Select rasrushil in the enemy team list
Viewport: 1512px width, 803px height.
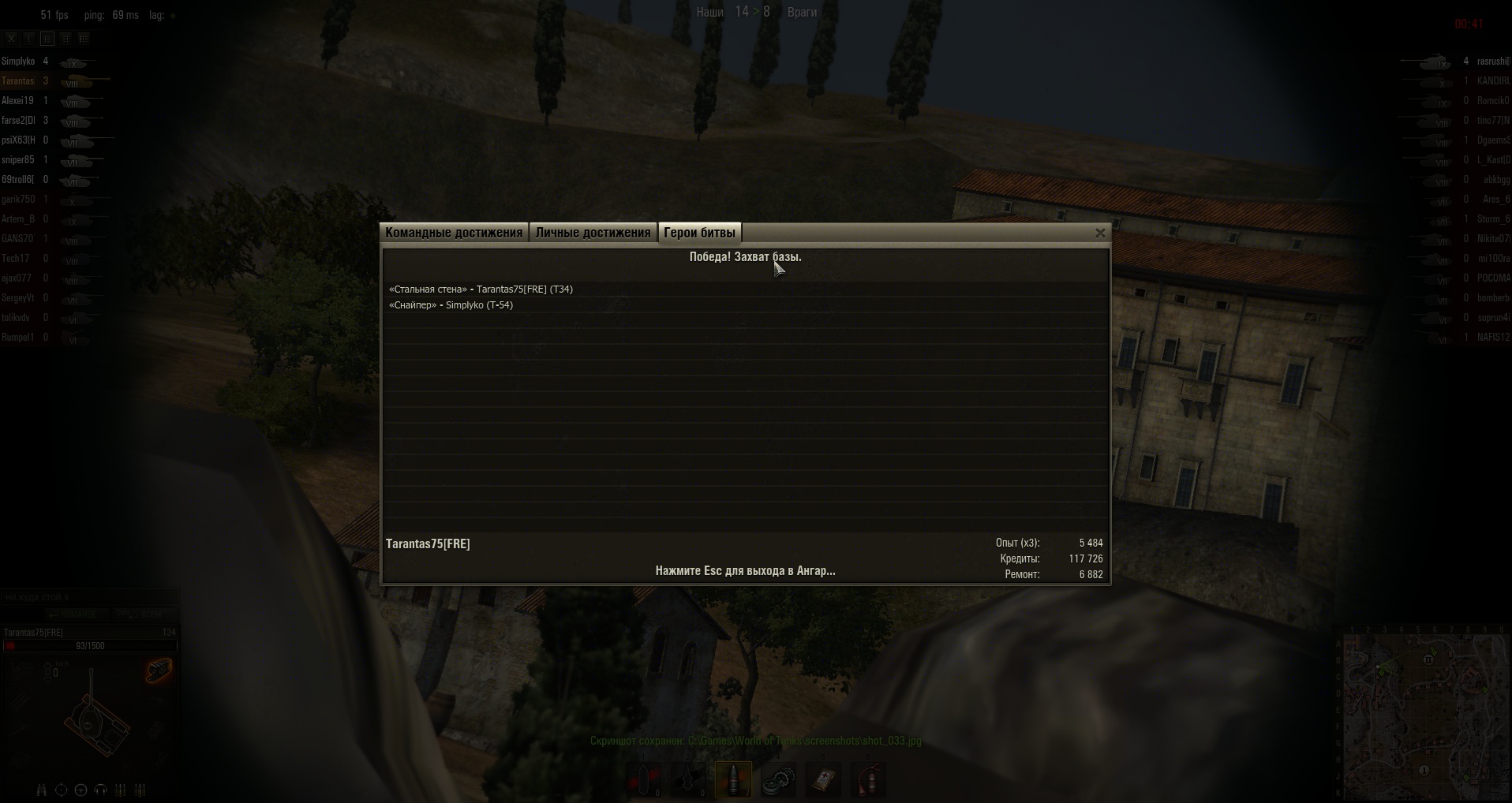pyautogui.click(x=1491, y=62)
